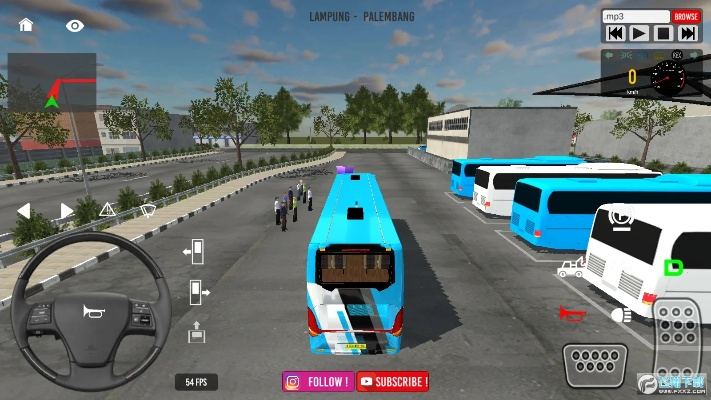Stop the music playback
Image resolution: width=711 pixels, height=400 pixels.
pos(664,33)
